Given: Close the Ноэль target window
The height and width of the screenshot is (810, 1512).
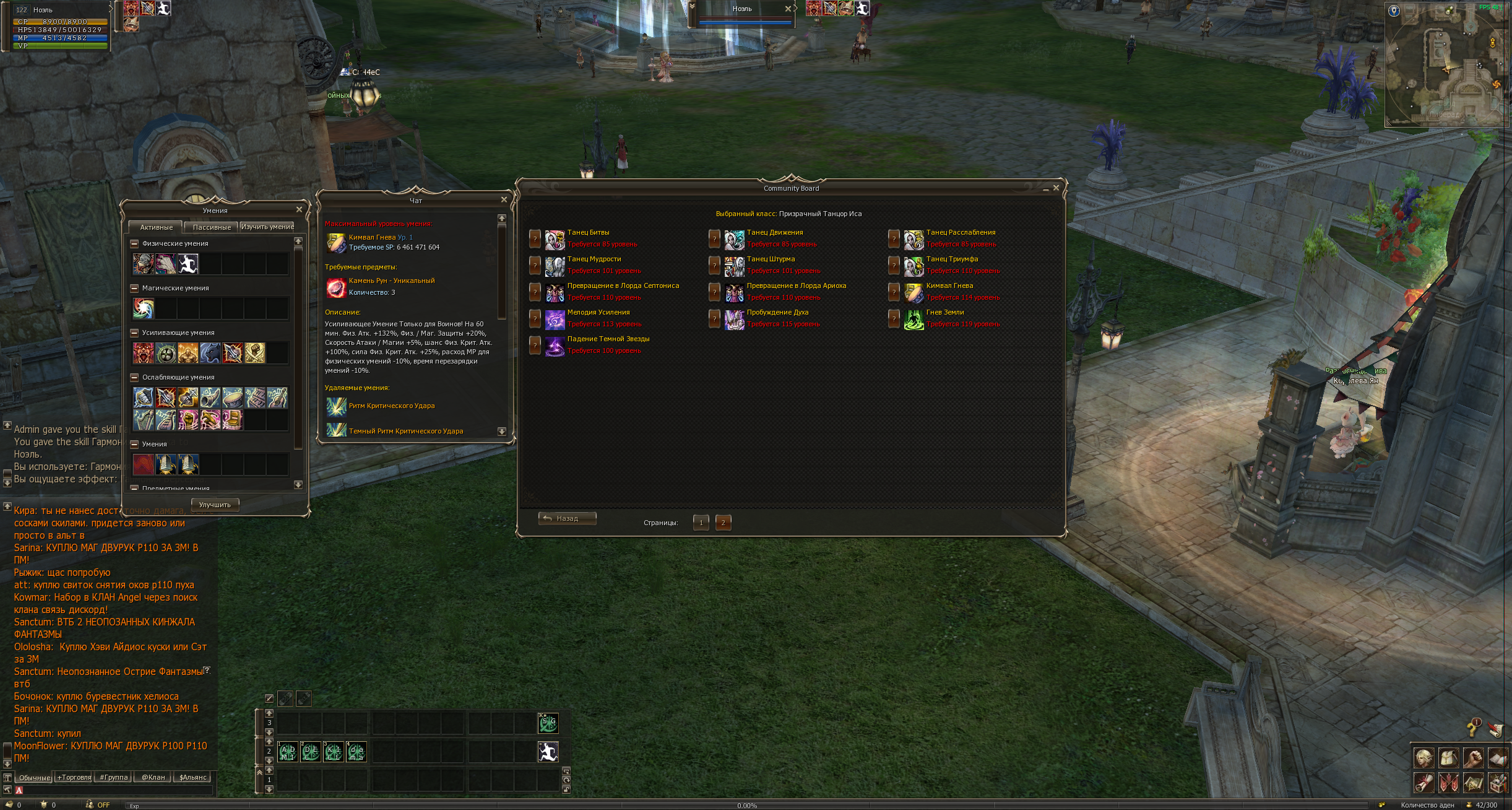Looking at the screenshot, I should pos(788,9).
